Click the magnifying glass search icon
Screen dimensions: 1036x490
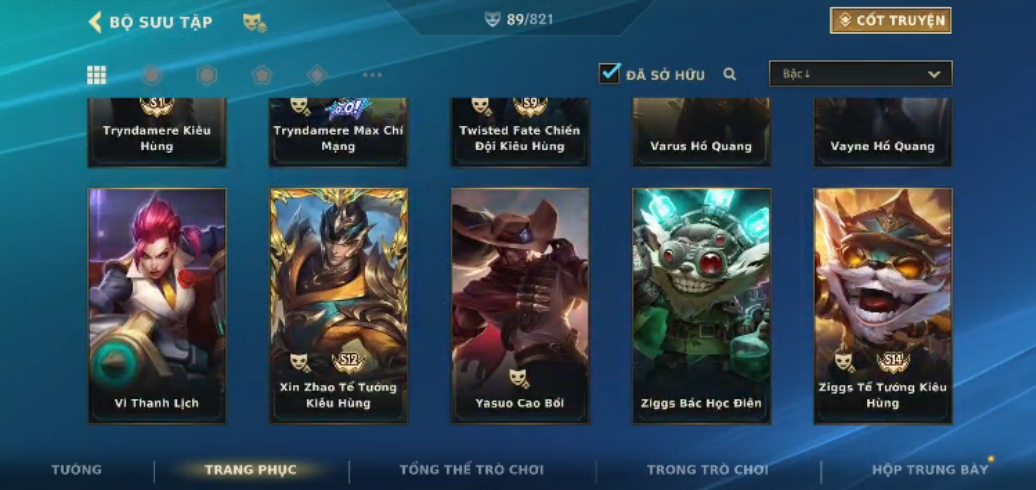tap(730, 74)
